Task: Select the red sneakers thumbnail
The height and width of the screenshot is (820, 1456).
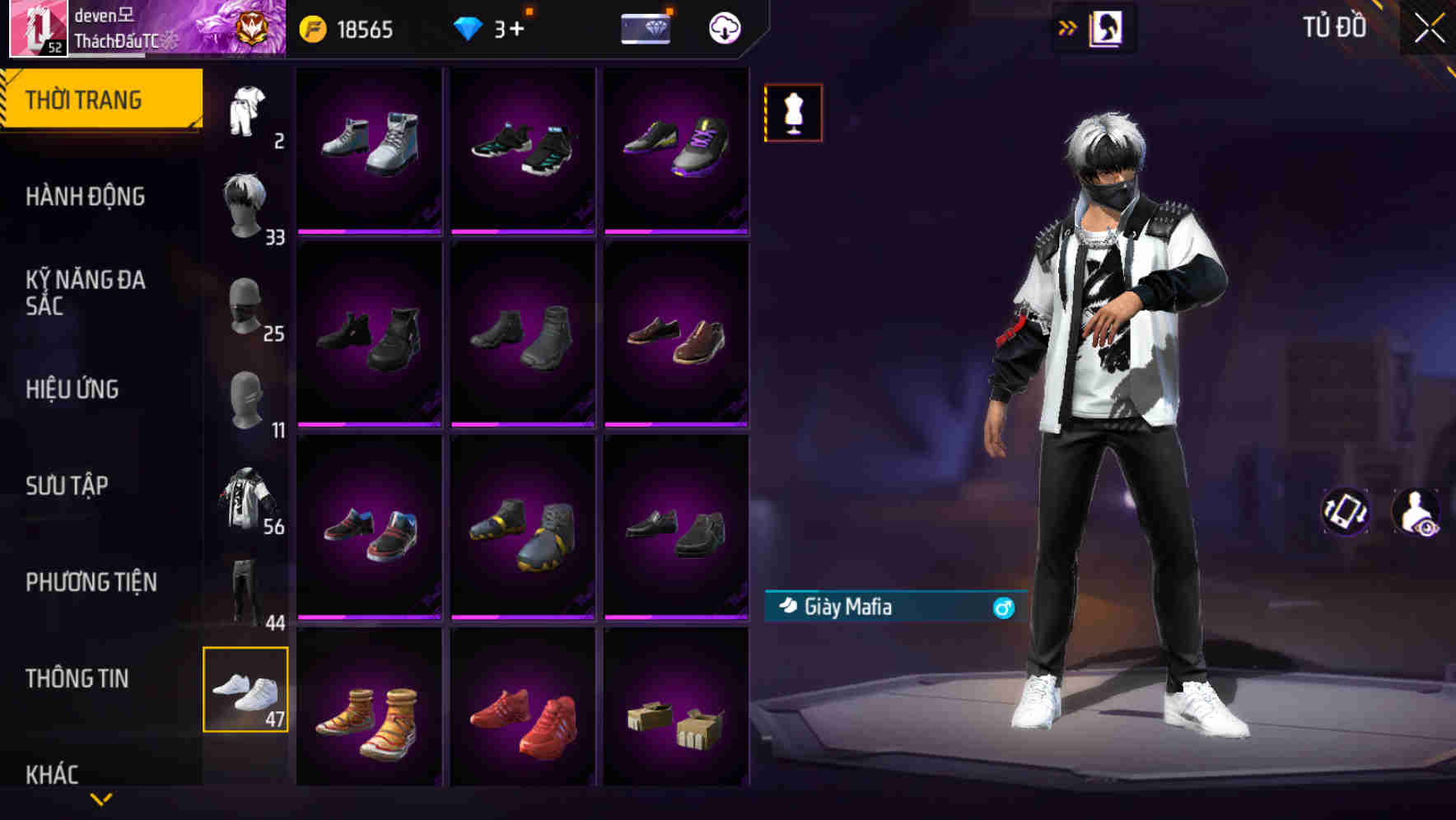Action: click(524, 710)
